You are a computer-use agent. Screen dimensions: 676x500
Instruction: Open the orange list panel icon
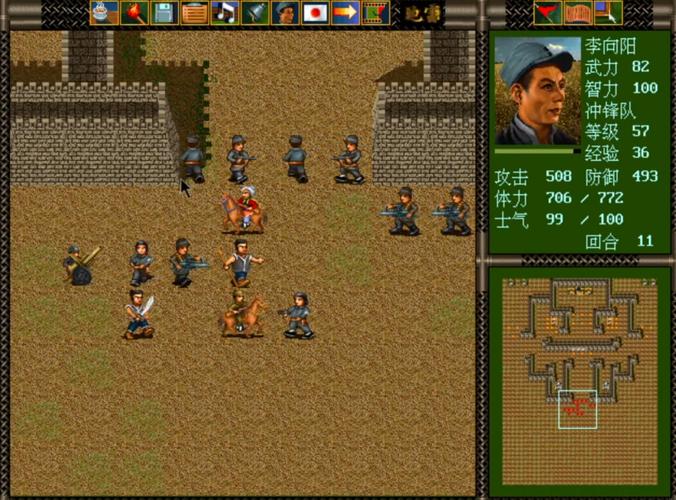[x=195, y=13]
